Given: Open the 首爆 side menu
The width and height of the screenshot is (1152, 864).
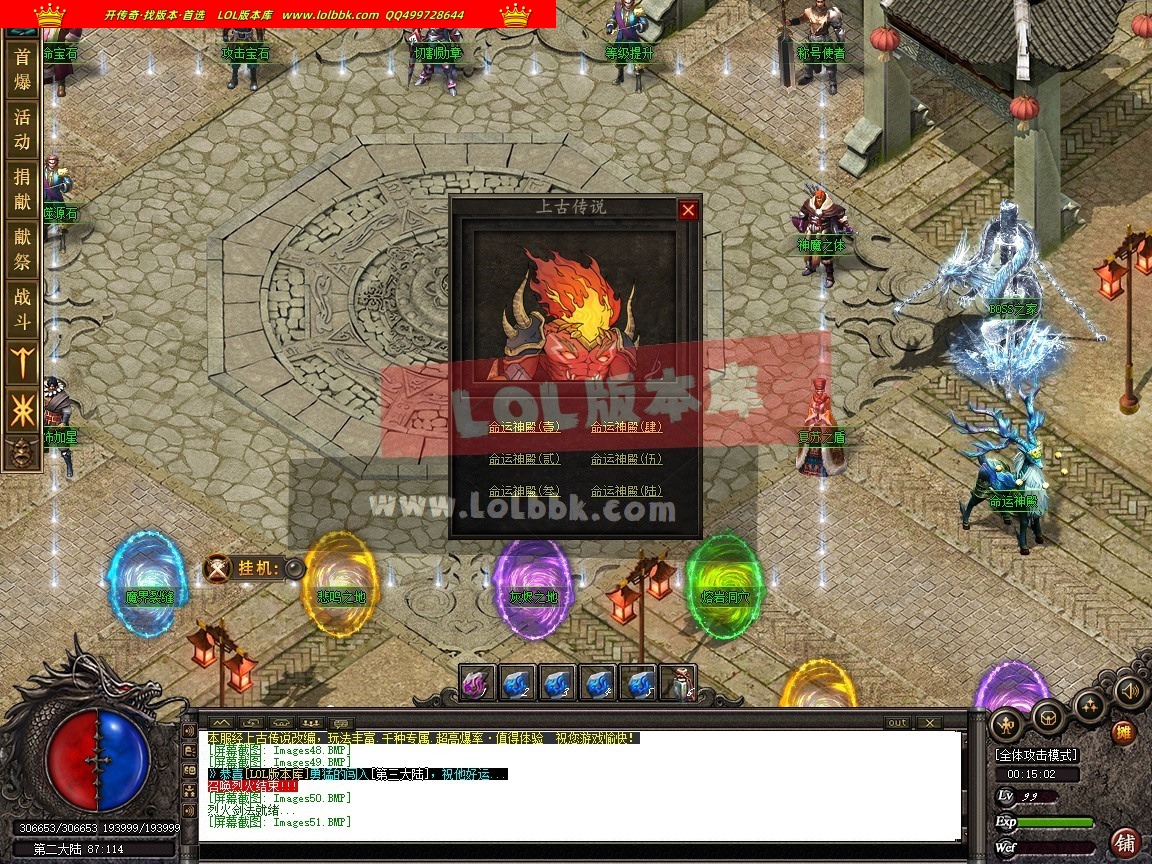Looking at the screenshot, I should 22,70.
